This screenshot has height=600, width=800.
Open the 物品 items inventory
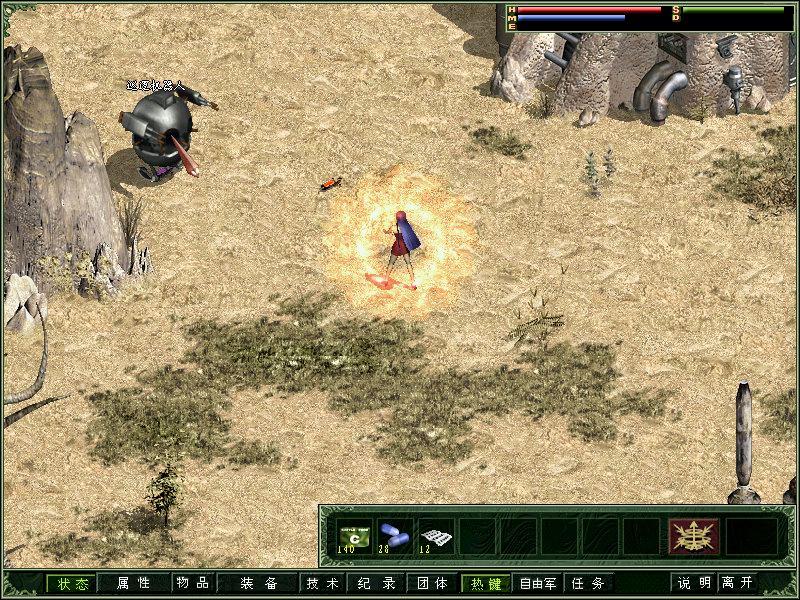coord(192,584)
